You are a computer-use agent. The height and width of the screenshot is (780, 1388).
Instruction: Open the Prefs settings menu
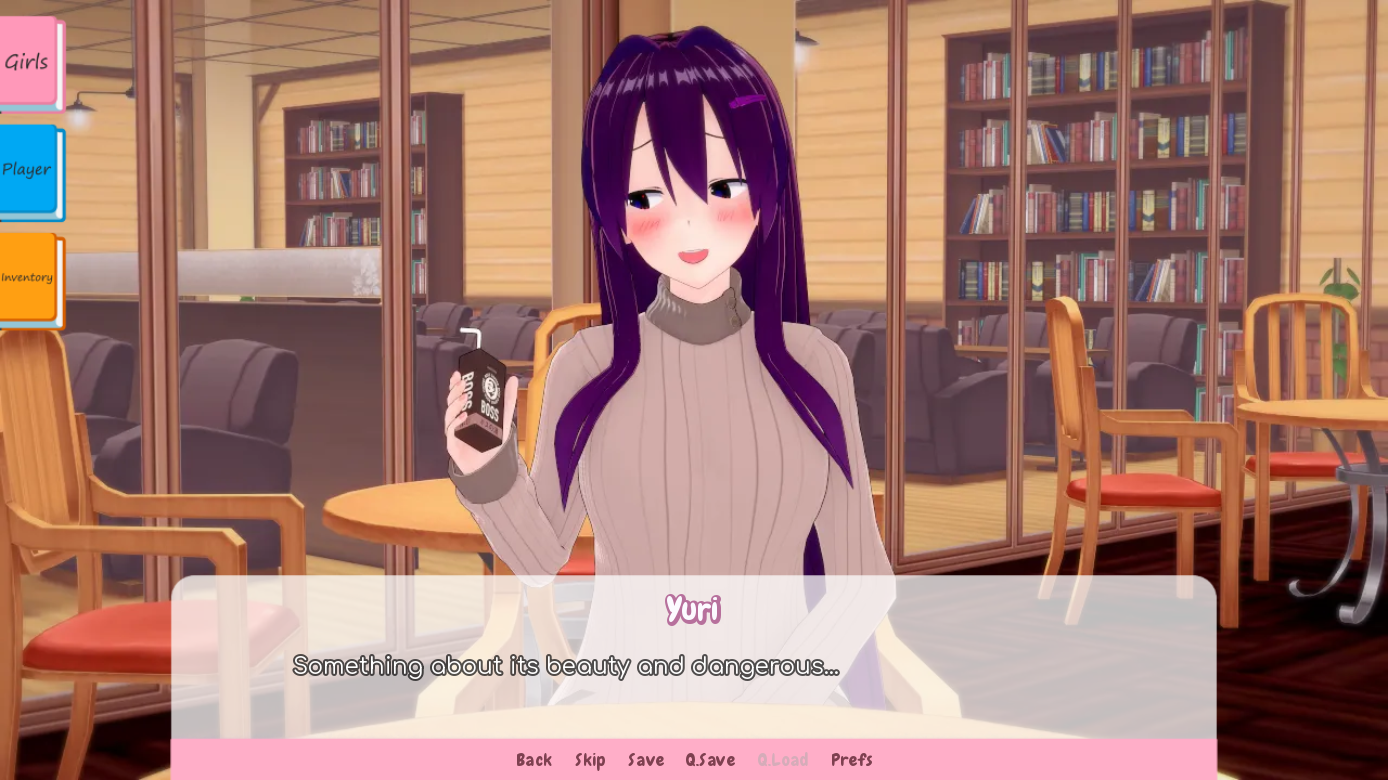[x=851, y=760]
